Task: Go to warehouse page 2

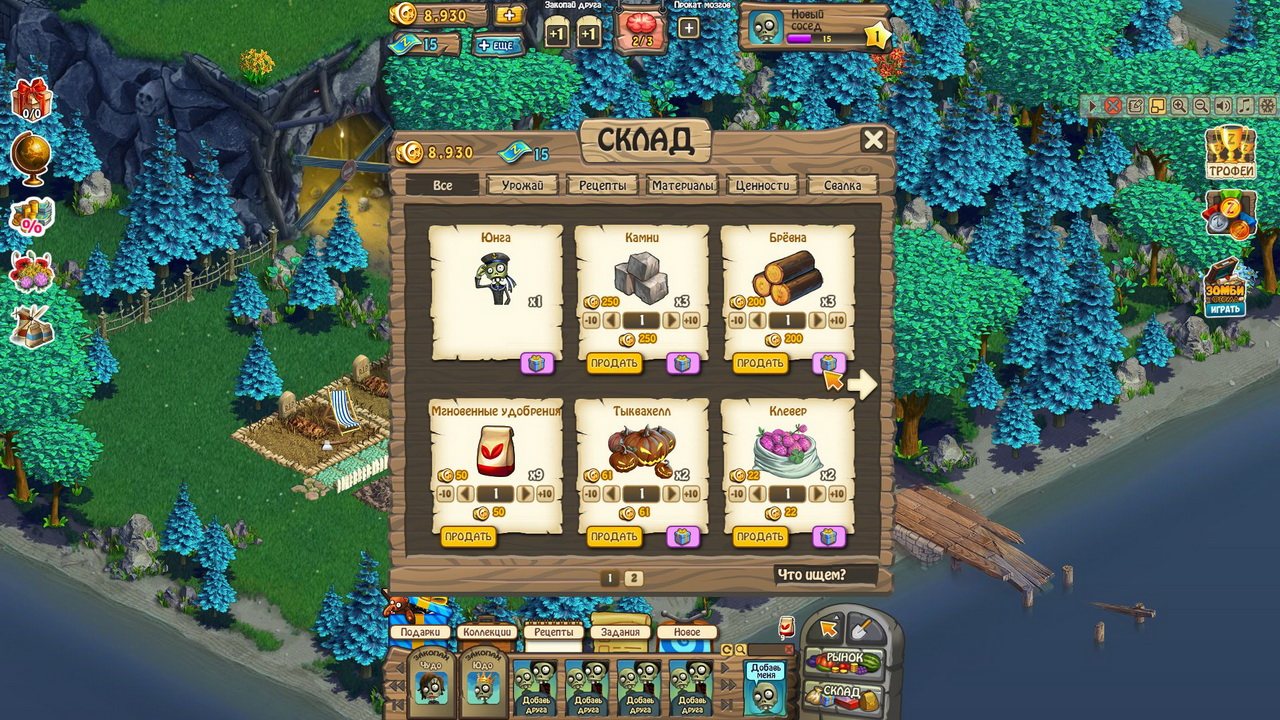Action: click(x=634, y=578)
